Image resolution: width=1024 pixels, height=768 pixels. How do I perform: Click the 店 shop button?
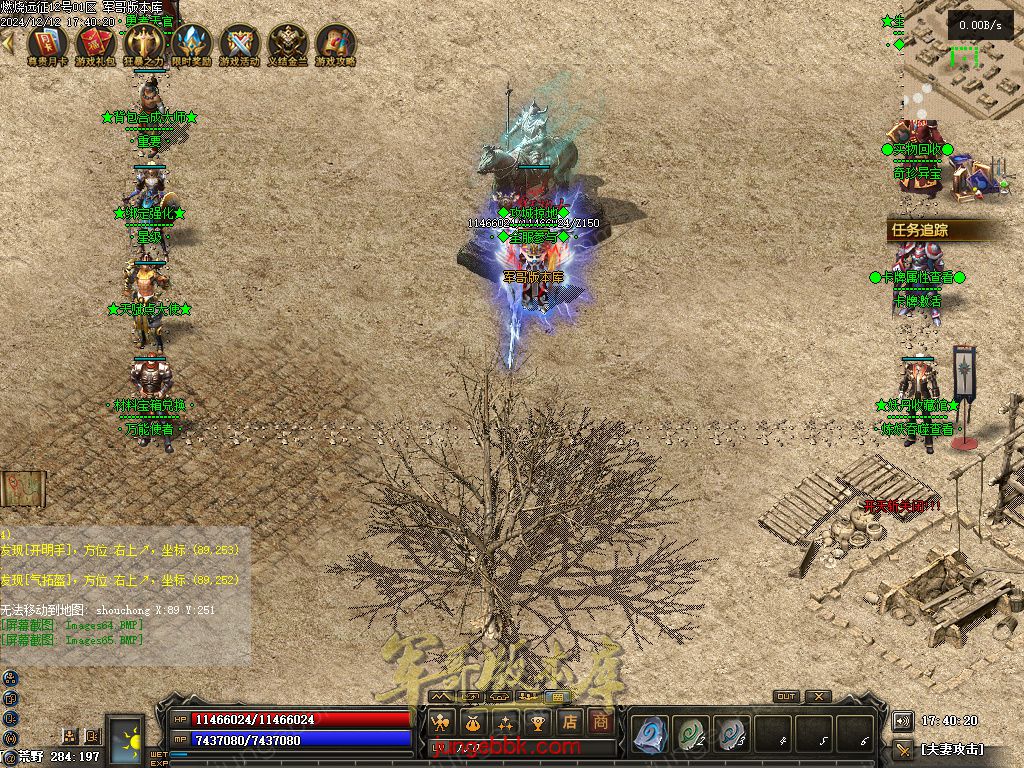569,721
